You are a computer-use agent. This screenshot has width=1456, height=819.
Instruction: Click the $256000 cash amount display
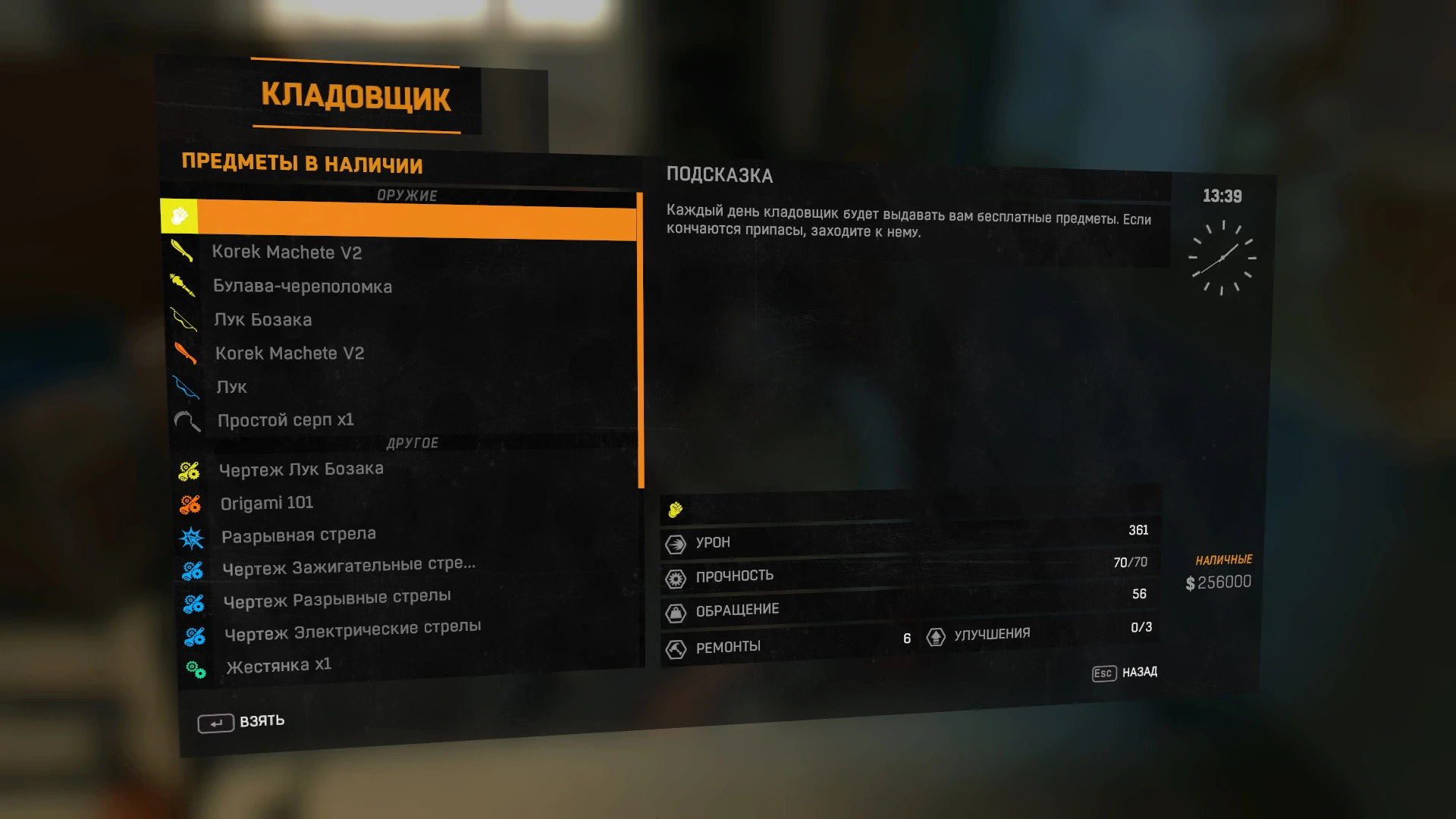pos(1218,581)
